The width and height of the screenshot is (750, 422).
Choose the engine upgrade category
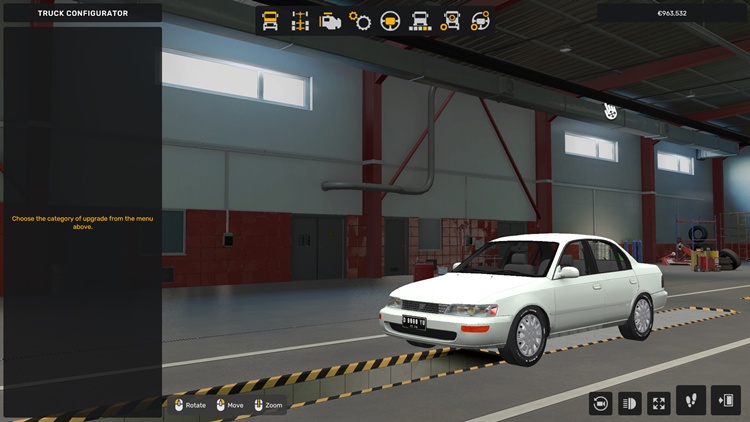click(x=330, y=21)
